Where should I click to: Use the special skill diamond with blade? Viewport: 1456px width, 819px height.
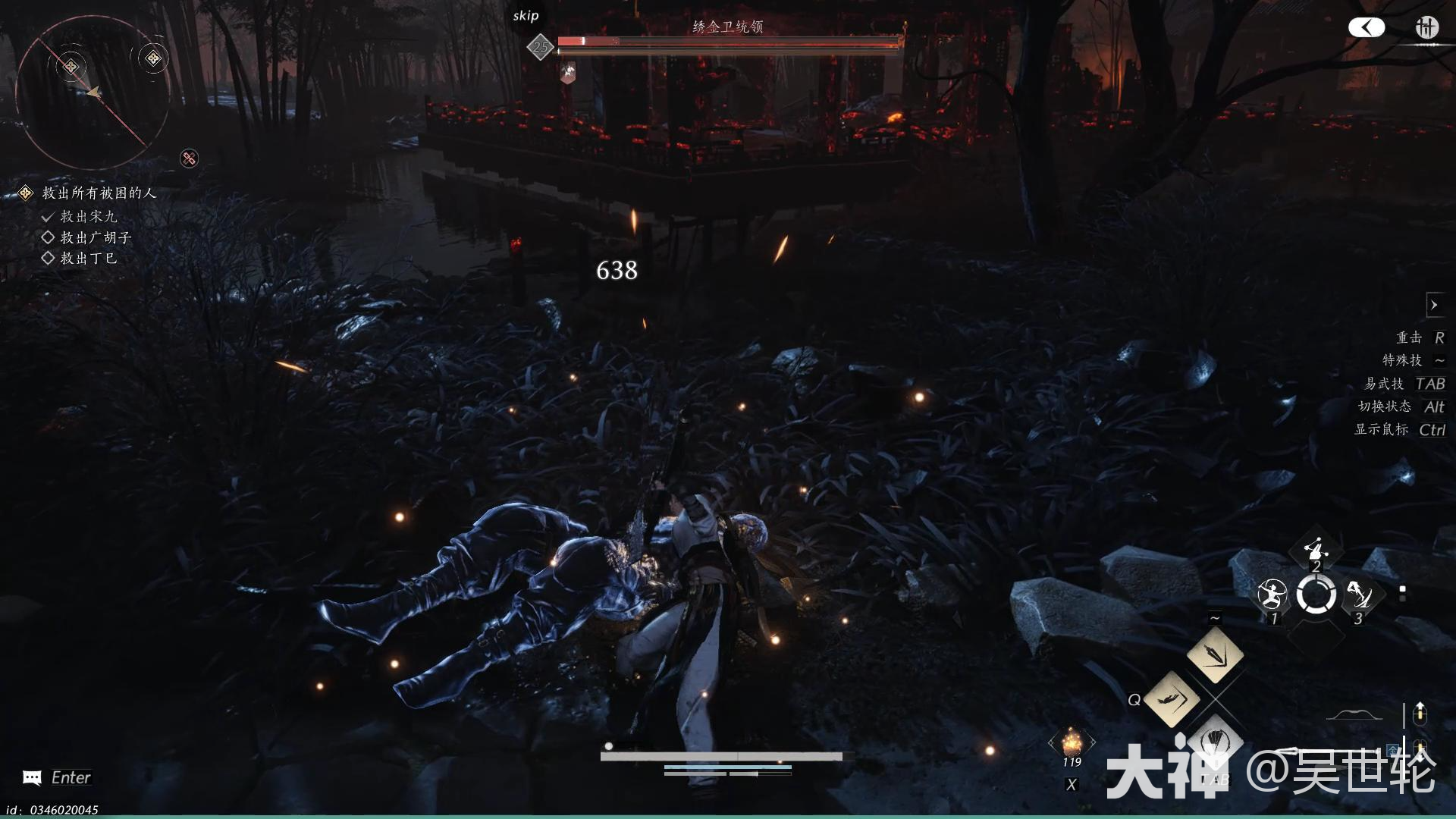point(1215,654)
